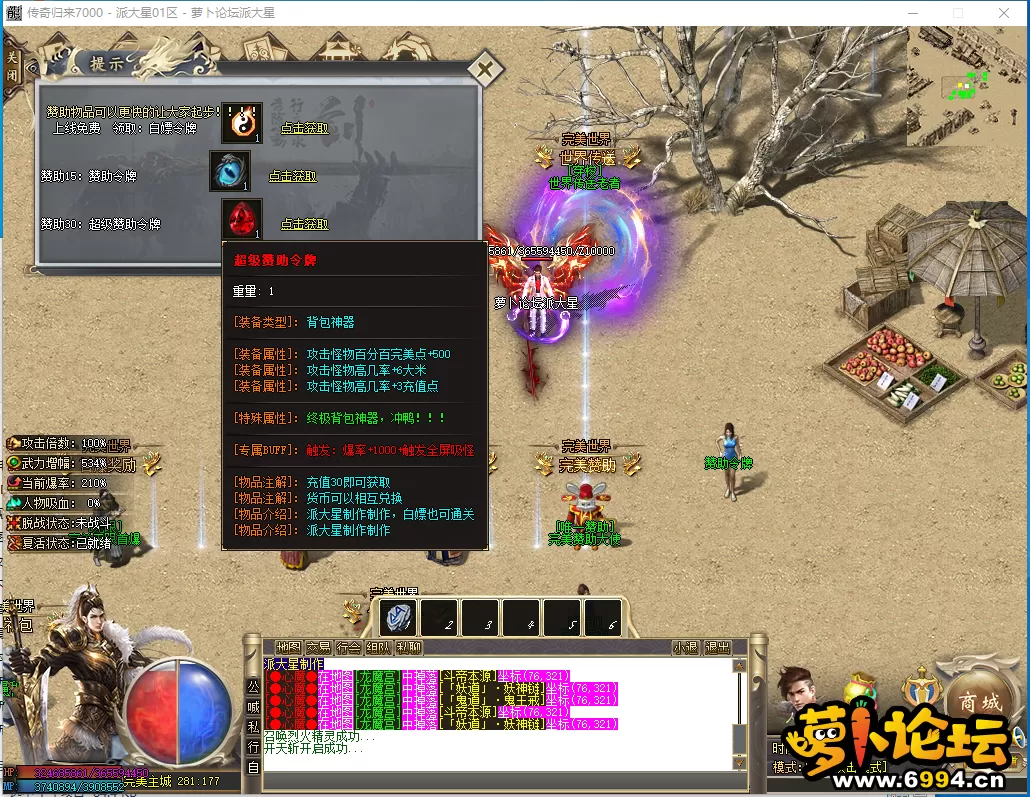Click the 退出 exit button

[717, 647]
